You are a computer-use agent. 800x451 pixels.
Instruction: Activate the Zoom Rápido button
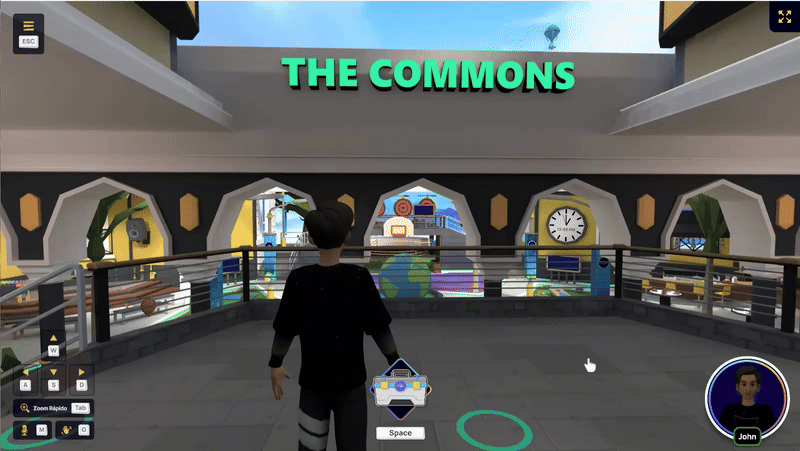coord(53,408)
